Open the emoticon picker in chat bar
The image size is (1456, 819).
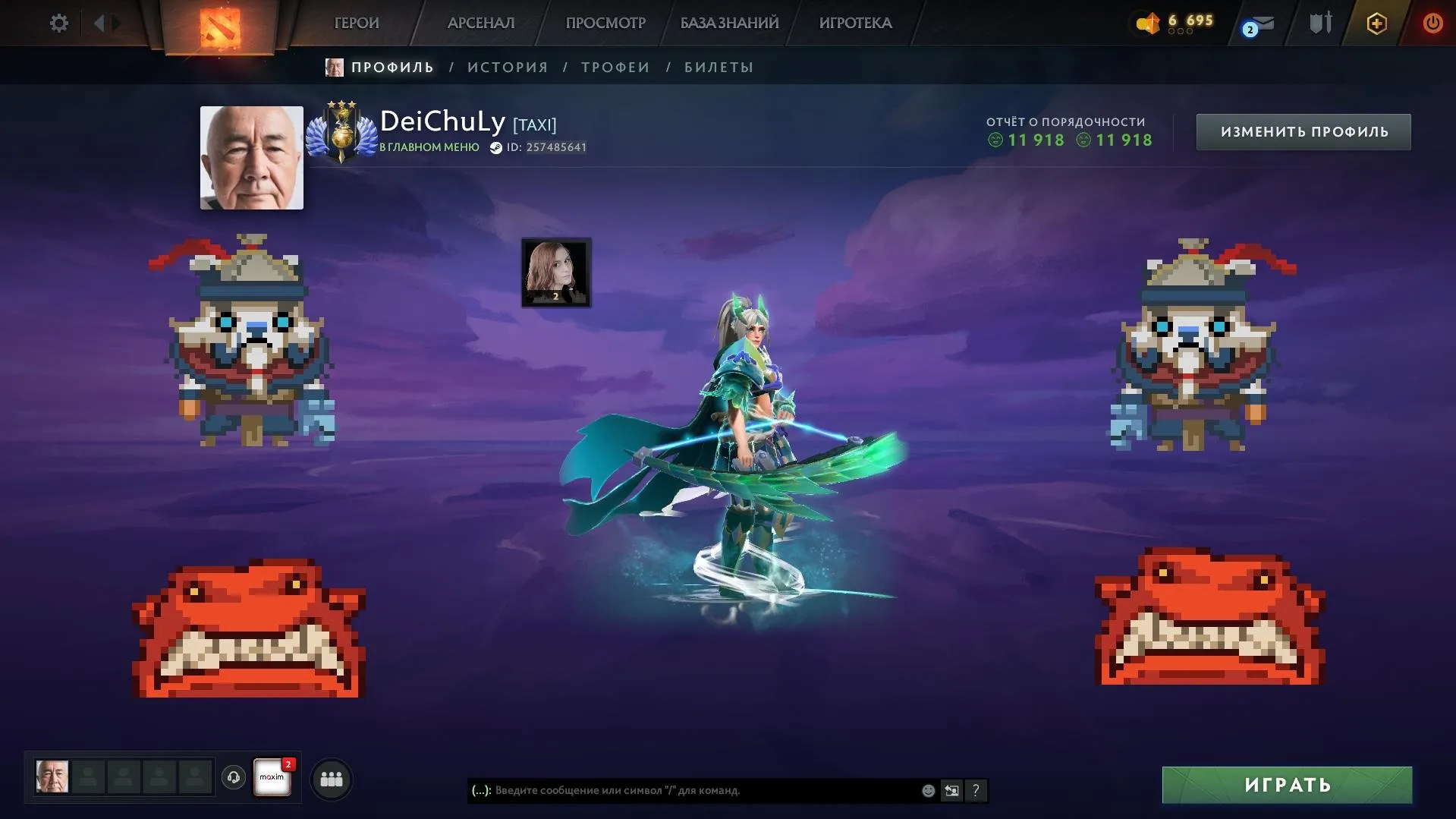click(x=927, y=790)
